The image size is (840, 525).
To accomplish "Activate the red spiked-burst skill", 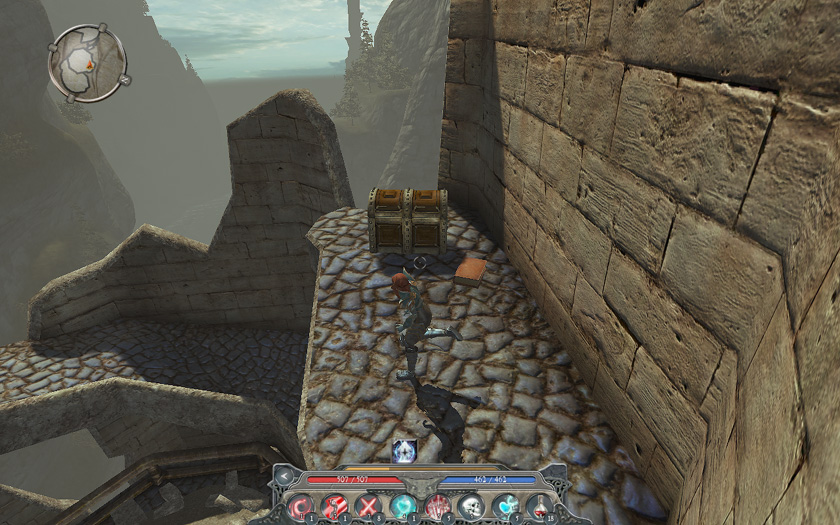I will (x=437, y=507).
